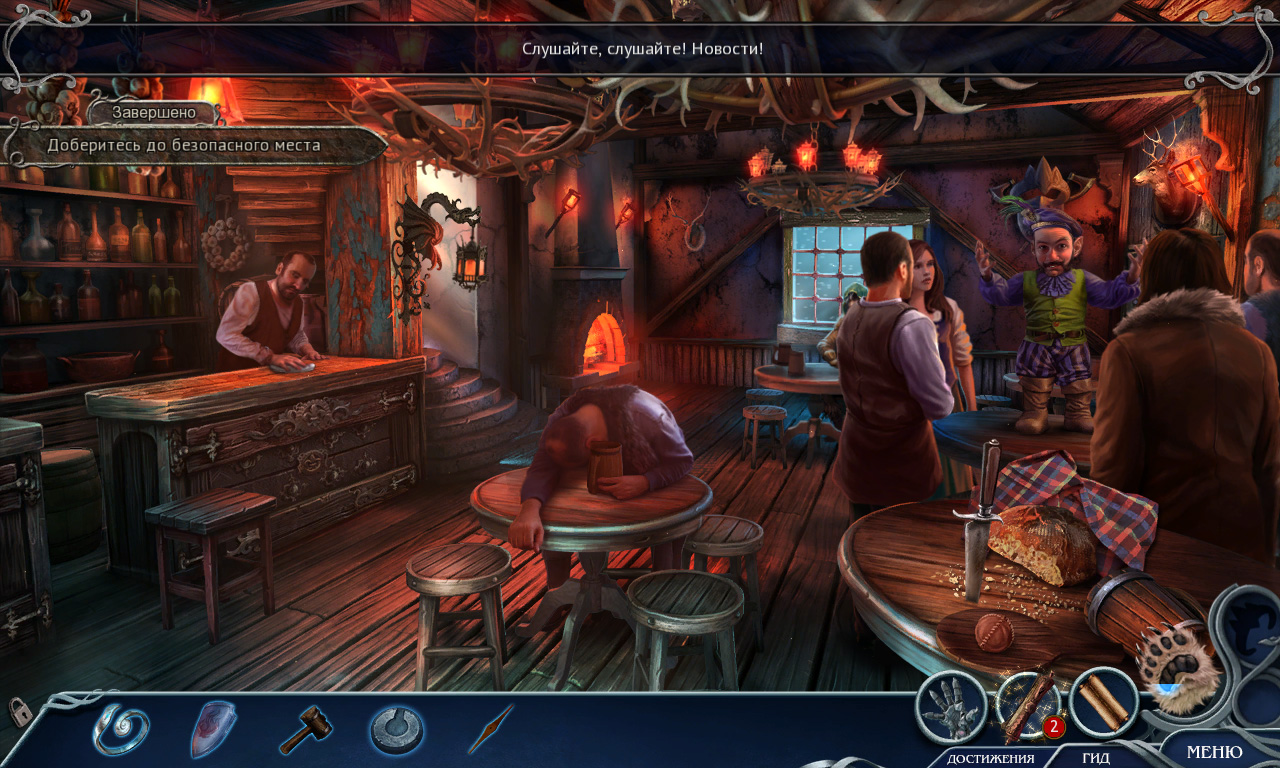Open the МЕНЮ button
Viewport: 1280px width, 768px height.
pos(1214,752)
